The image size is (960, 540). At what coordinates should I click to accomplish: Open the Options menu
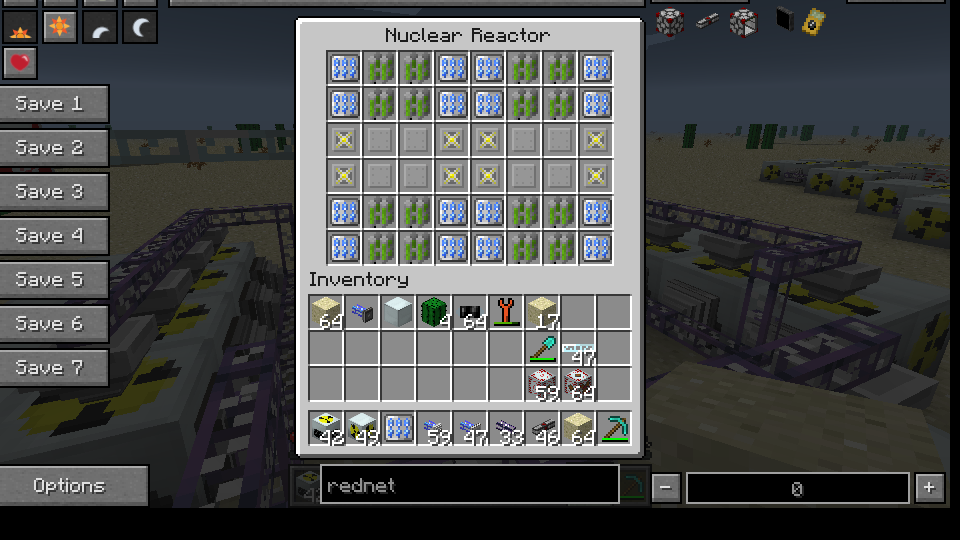pyautogui.click(x=73, y=486)
